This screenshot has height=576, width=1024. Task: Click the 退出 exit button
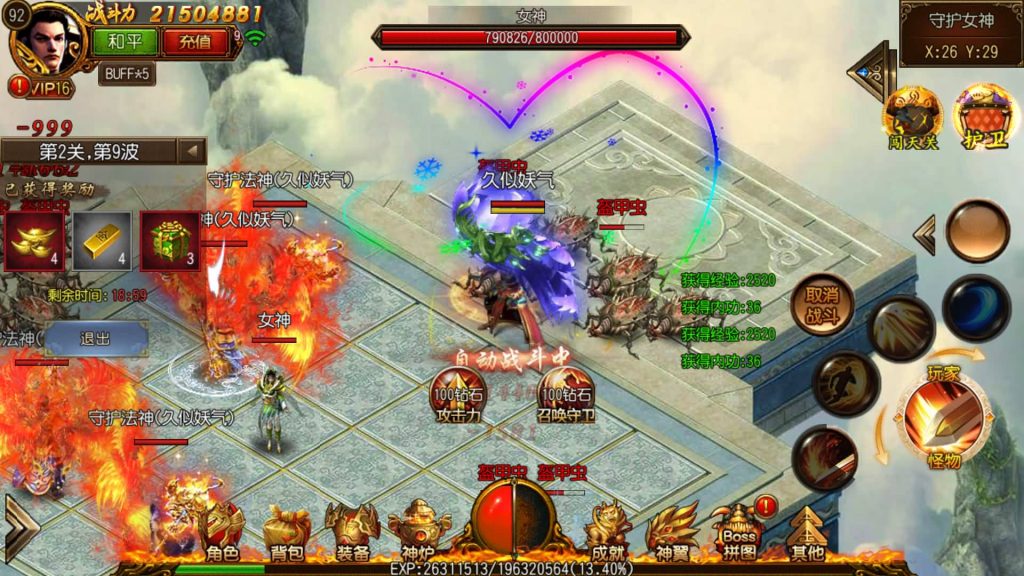coord(96,338)
